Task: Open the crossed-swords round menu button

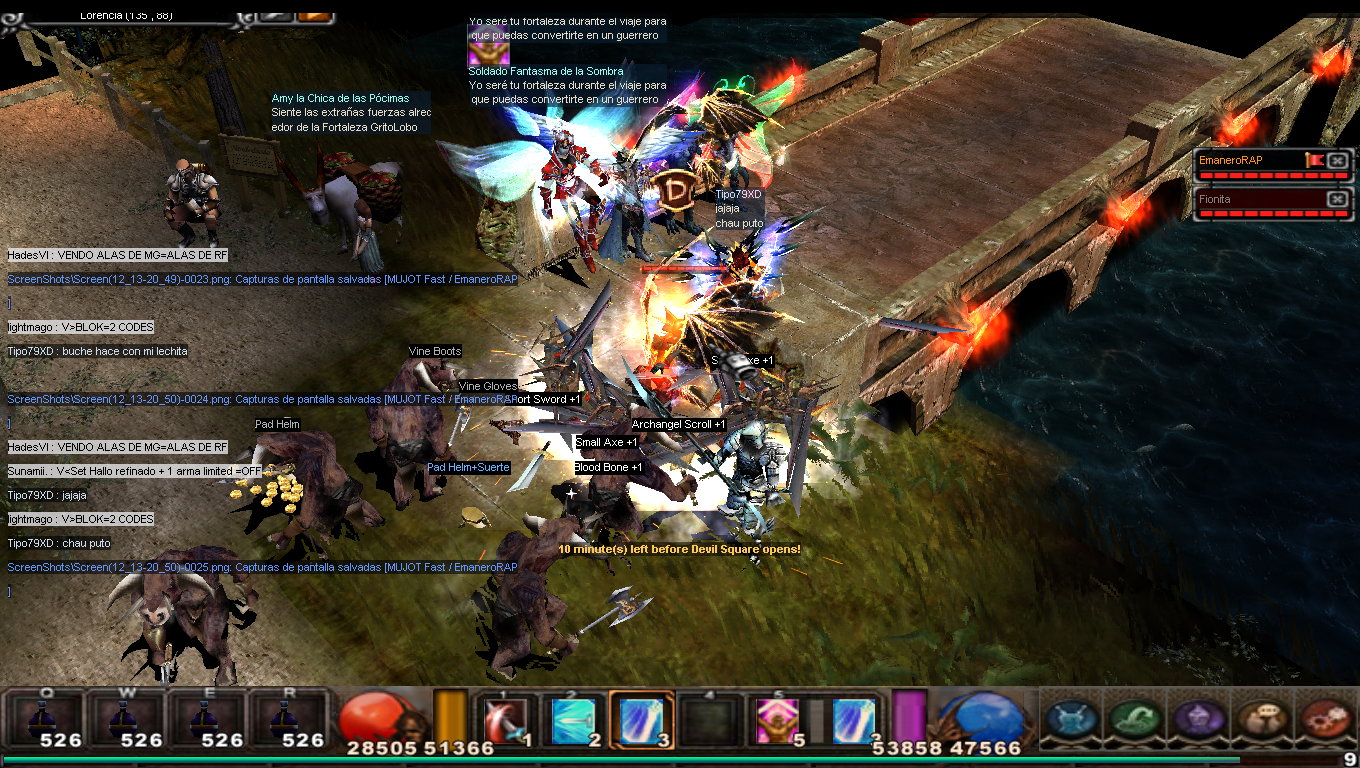Action: (1069, 720)
